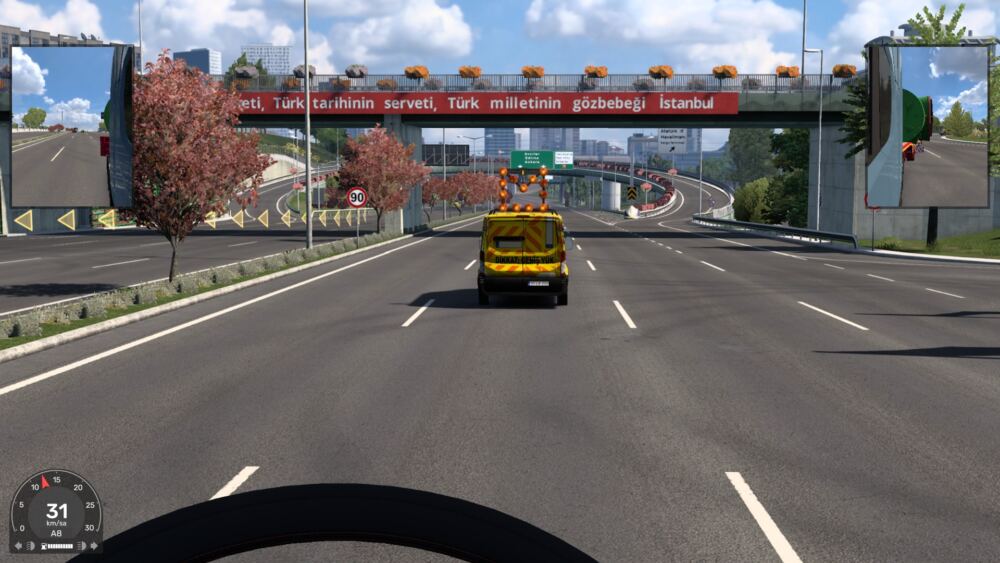Select the left rear-view mirror panel
The image size is (1000, 563).
(70, 126)
